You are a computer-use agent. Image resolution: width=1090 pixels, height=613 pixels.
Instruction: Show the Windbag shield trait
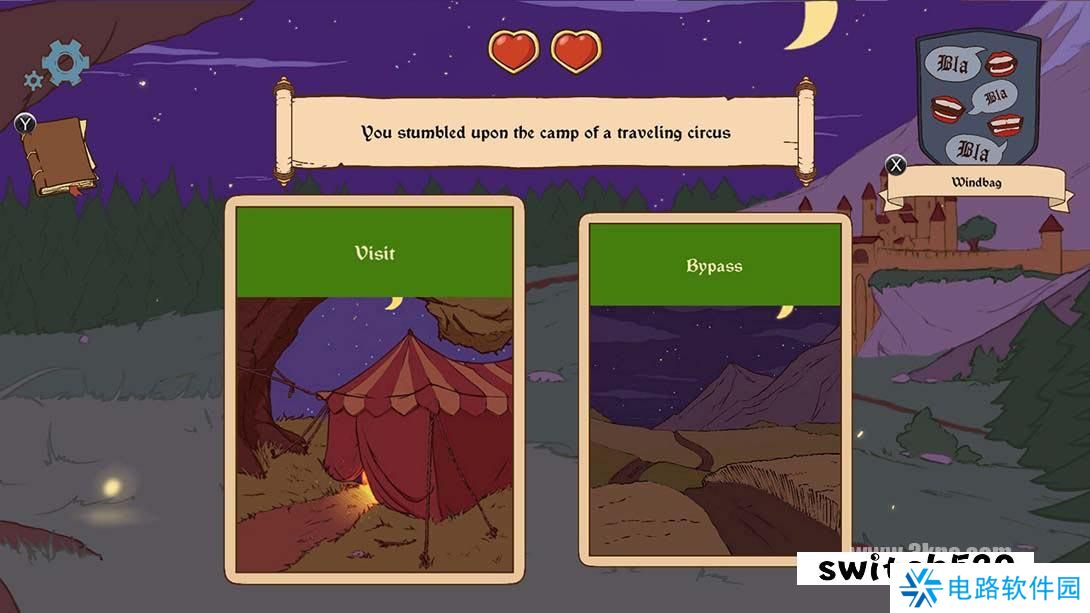pyautogui.click(x=978, y=98)
